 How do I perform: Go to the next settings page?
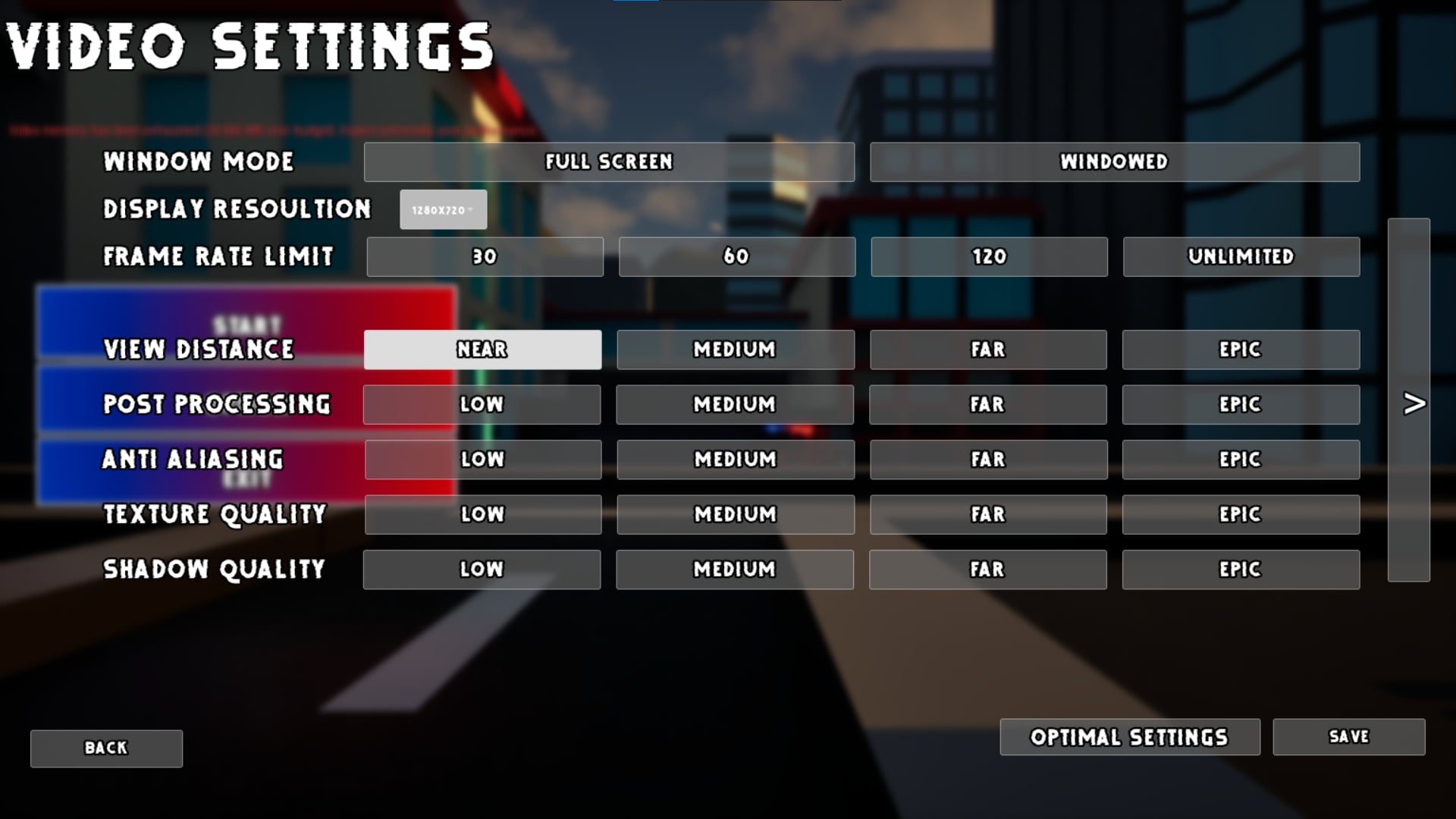coord(1412,404)
